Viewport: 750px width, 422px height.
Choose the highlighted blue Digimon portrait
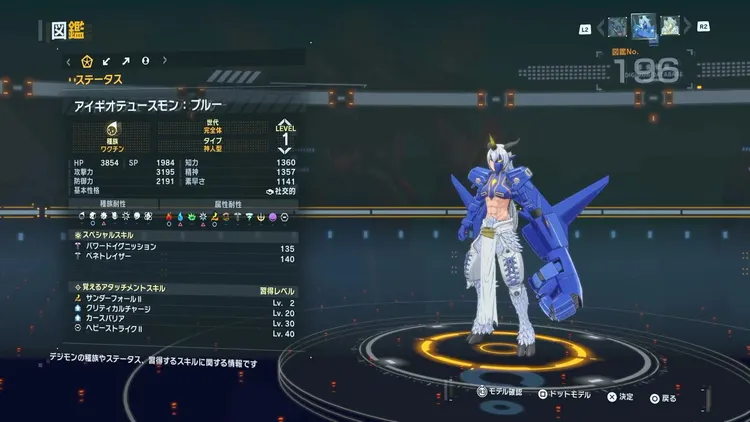(643, 26)
